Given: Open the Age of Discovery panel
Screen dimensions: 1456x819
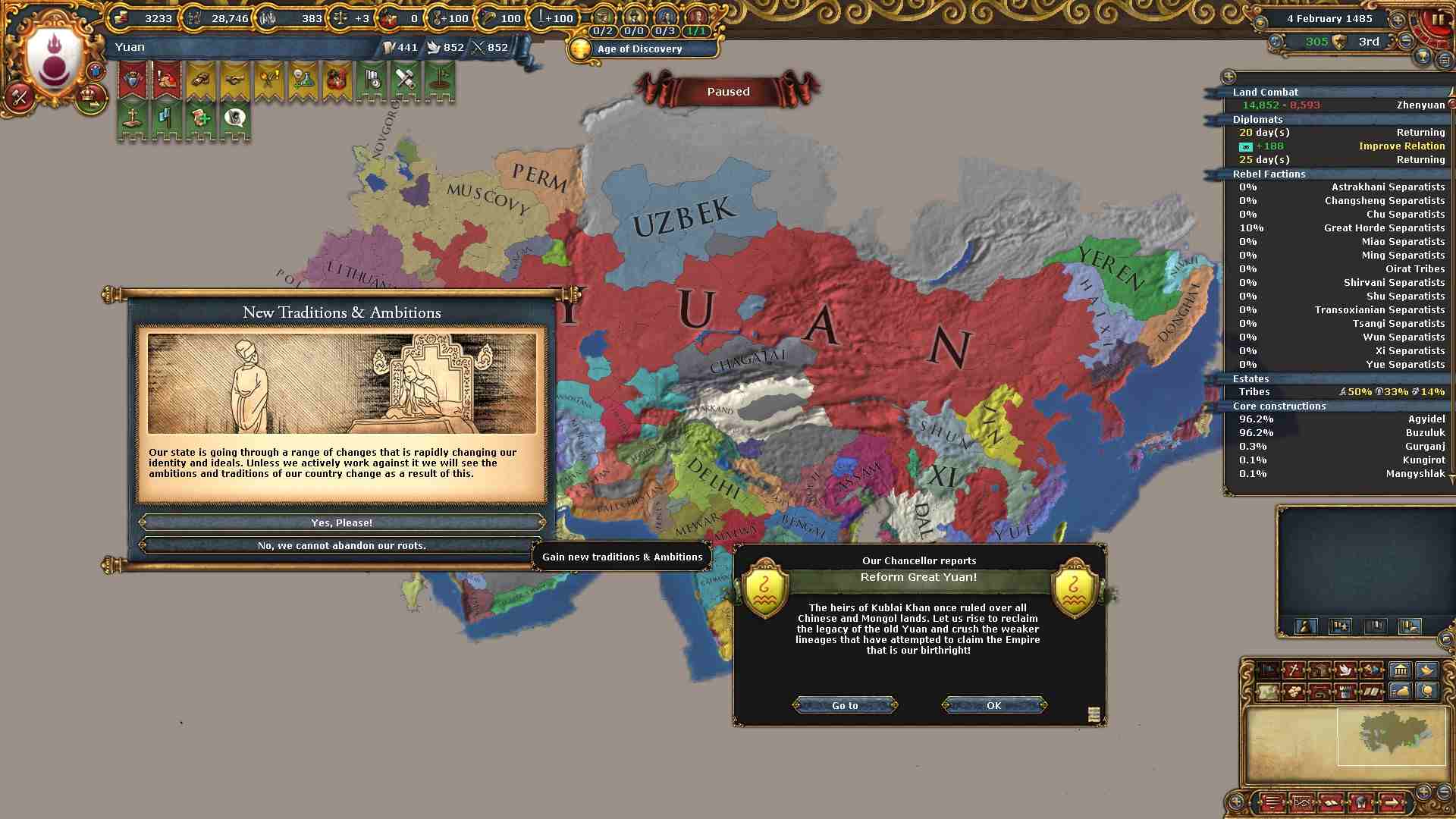Looking at the screenshot, I should 640,49.
